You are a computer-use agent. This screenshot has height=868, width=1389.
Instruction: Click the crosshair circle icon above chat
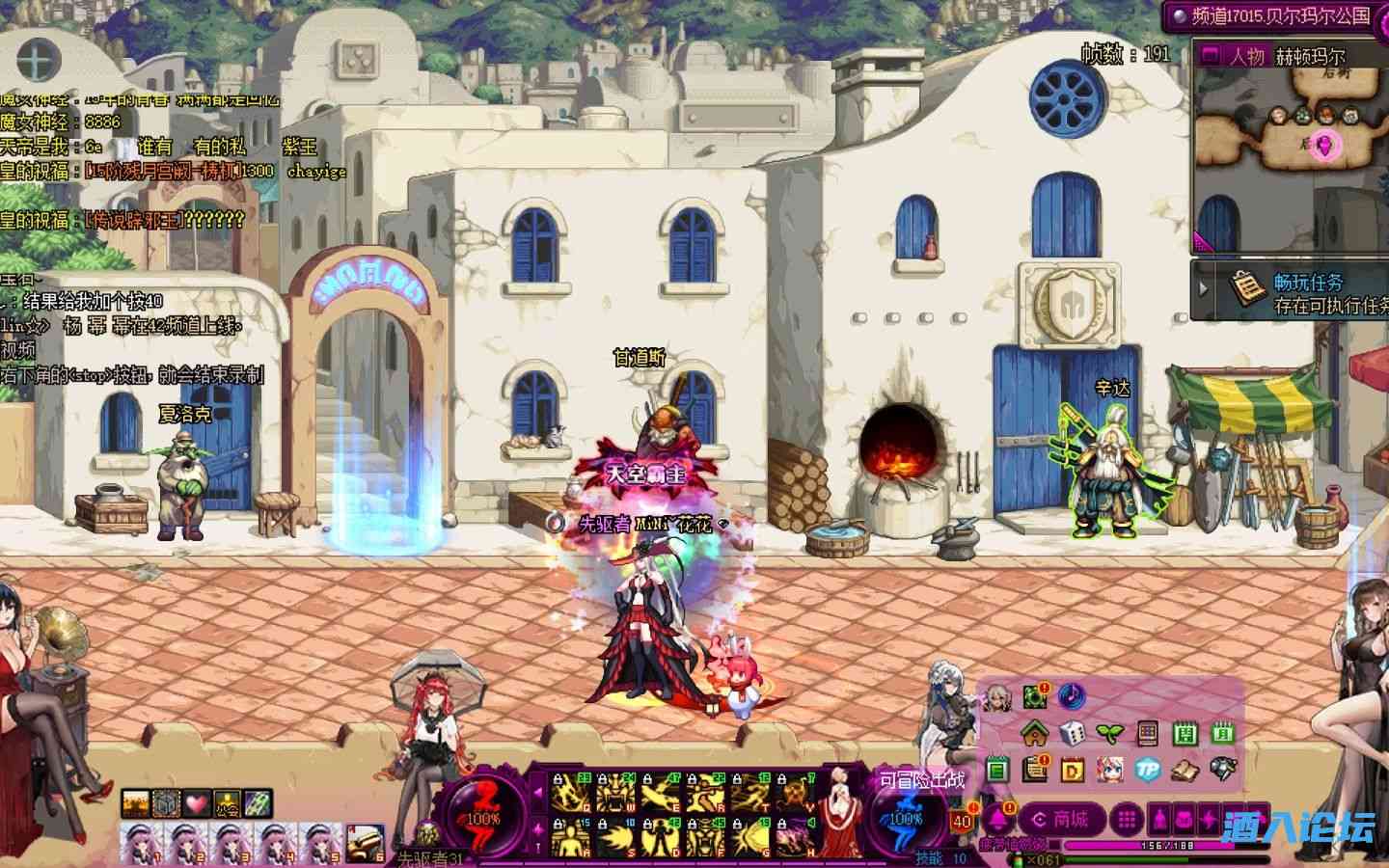coord(35,61)
